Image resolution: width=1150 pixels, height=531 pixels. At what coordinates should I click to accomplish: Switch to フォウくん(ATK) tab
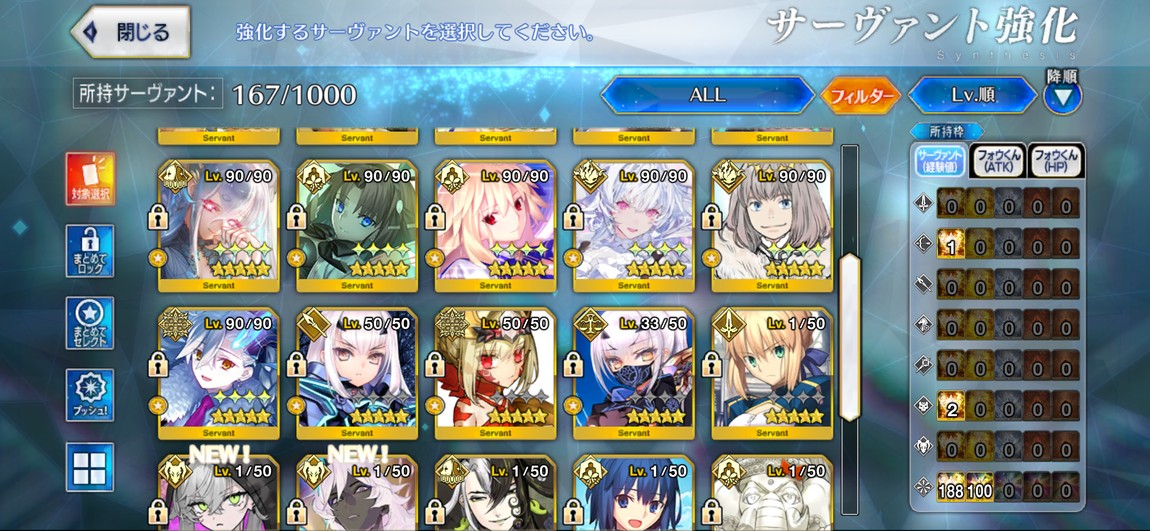[997, 160]
